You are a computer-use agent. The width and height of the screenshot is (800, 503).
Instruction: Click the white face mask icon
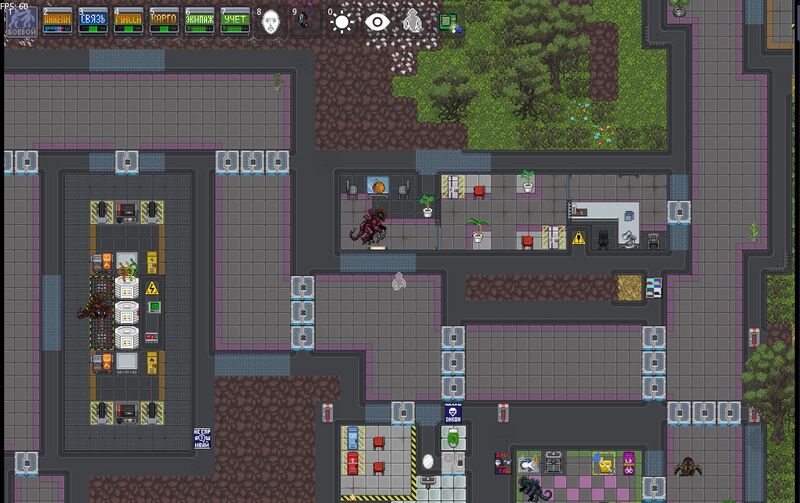tap(271, 22)
